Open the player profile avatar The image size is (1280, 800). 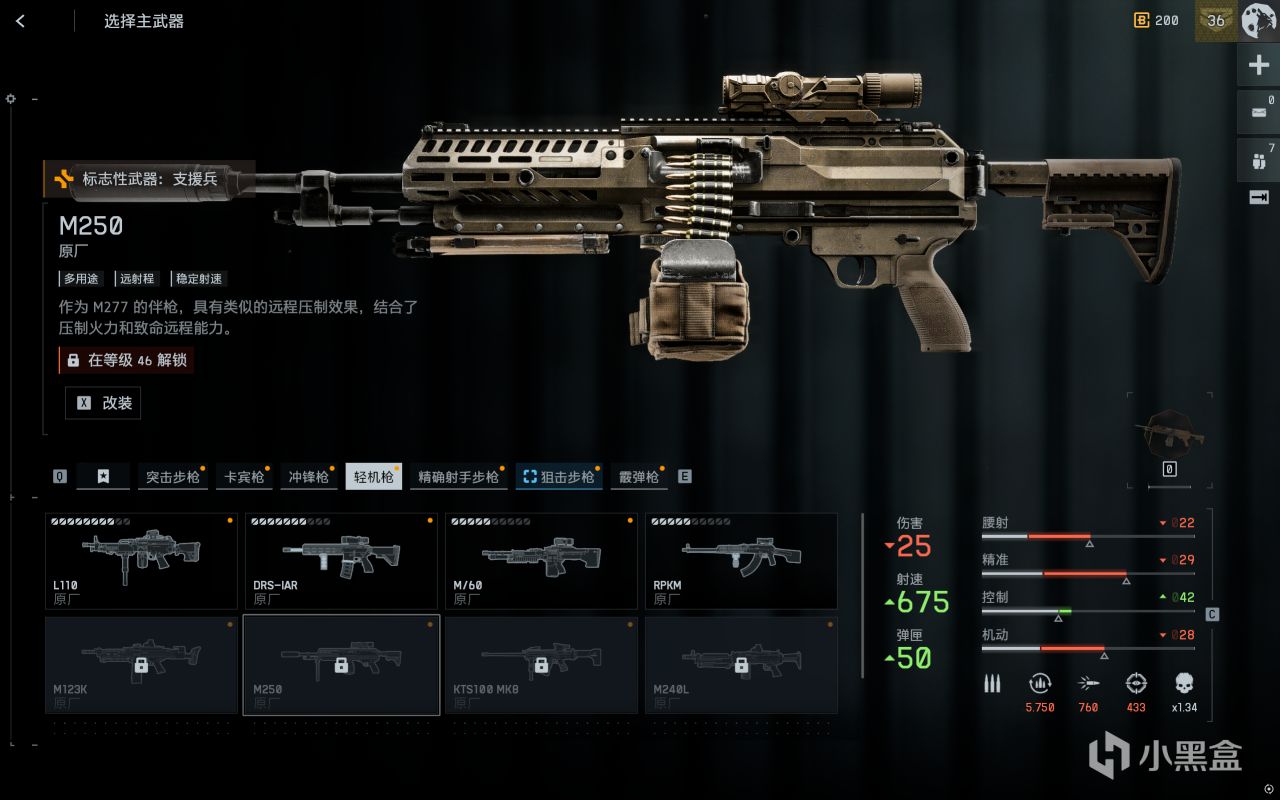click(1259, 21)
